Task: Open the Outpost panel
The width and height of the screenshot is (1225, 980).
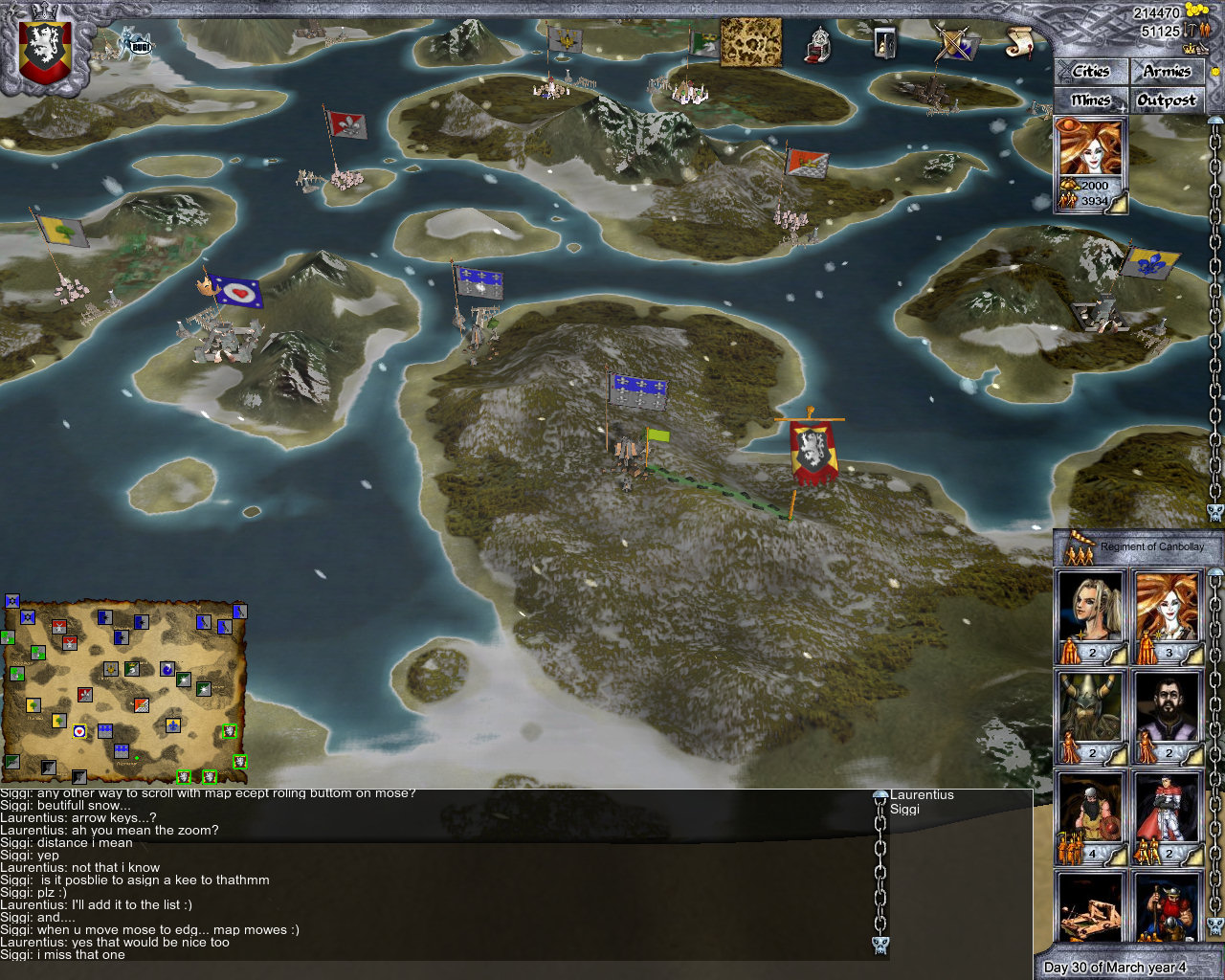Action: (x=1168, y=100)
